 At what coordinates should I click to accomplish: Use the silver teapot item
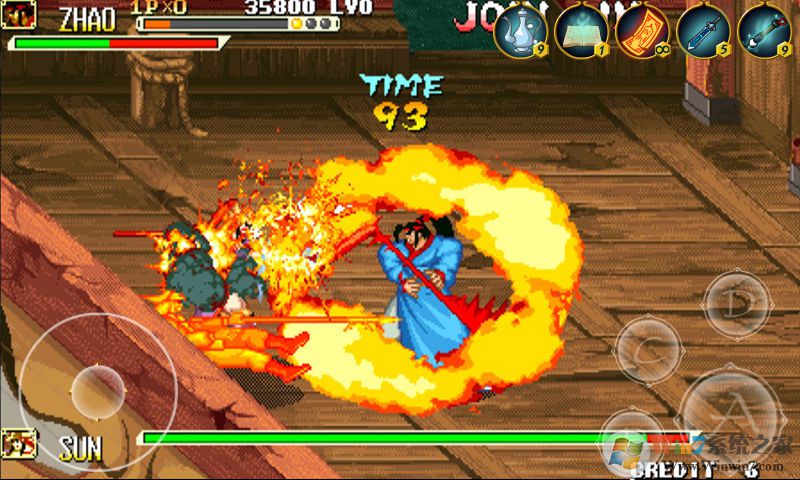[521, 30]
